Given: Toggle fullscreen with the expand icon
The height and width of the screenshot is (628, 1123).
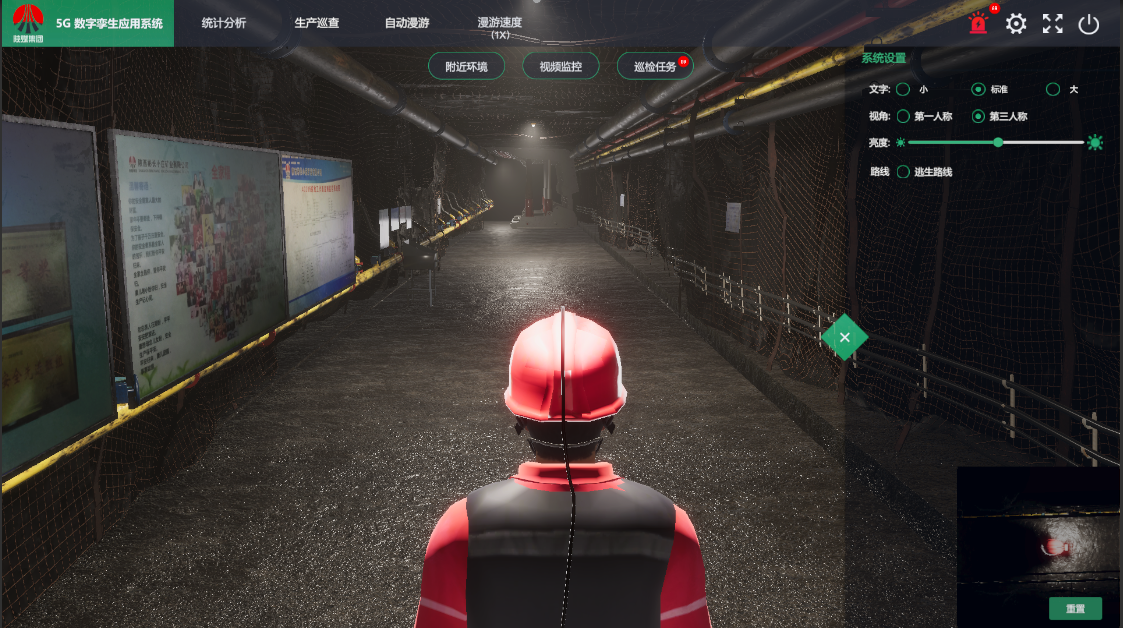Looking at the screenshot, I should (x=1053, y=24).
